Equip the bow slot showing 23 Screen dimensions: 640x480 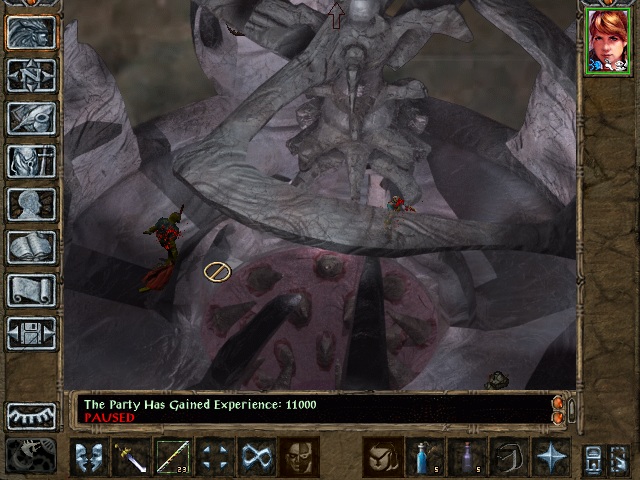(x=173, y=457)
